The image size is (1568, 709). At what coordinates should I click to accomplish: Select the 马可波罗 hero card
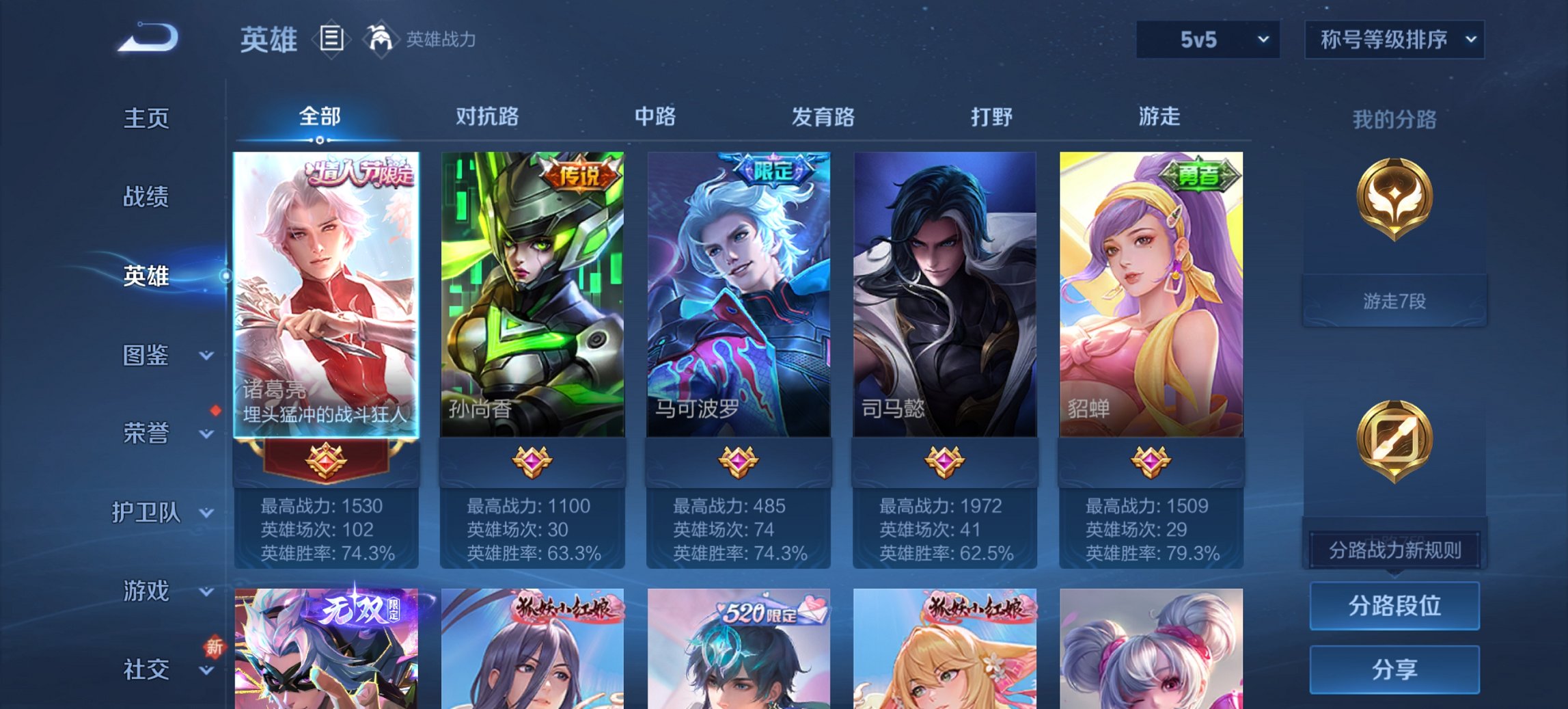(x=739, y=294)
